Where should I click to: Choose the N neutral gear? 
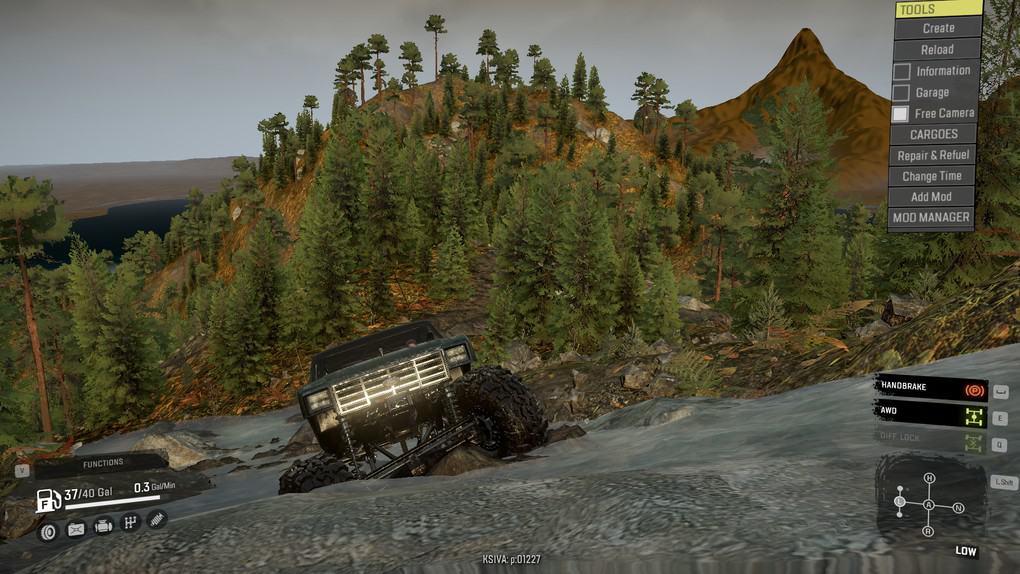coord(959,508)
